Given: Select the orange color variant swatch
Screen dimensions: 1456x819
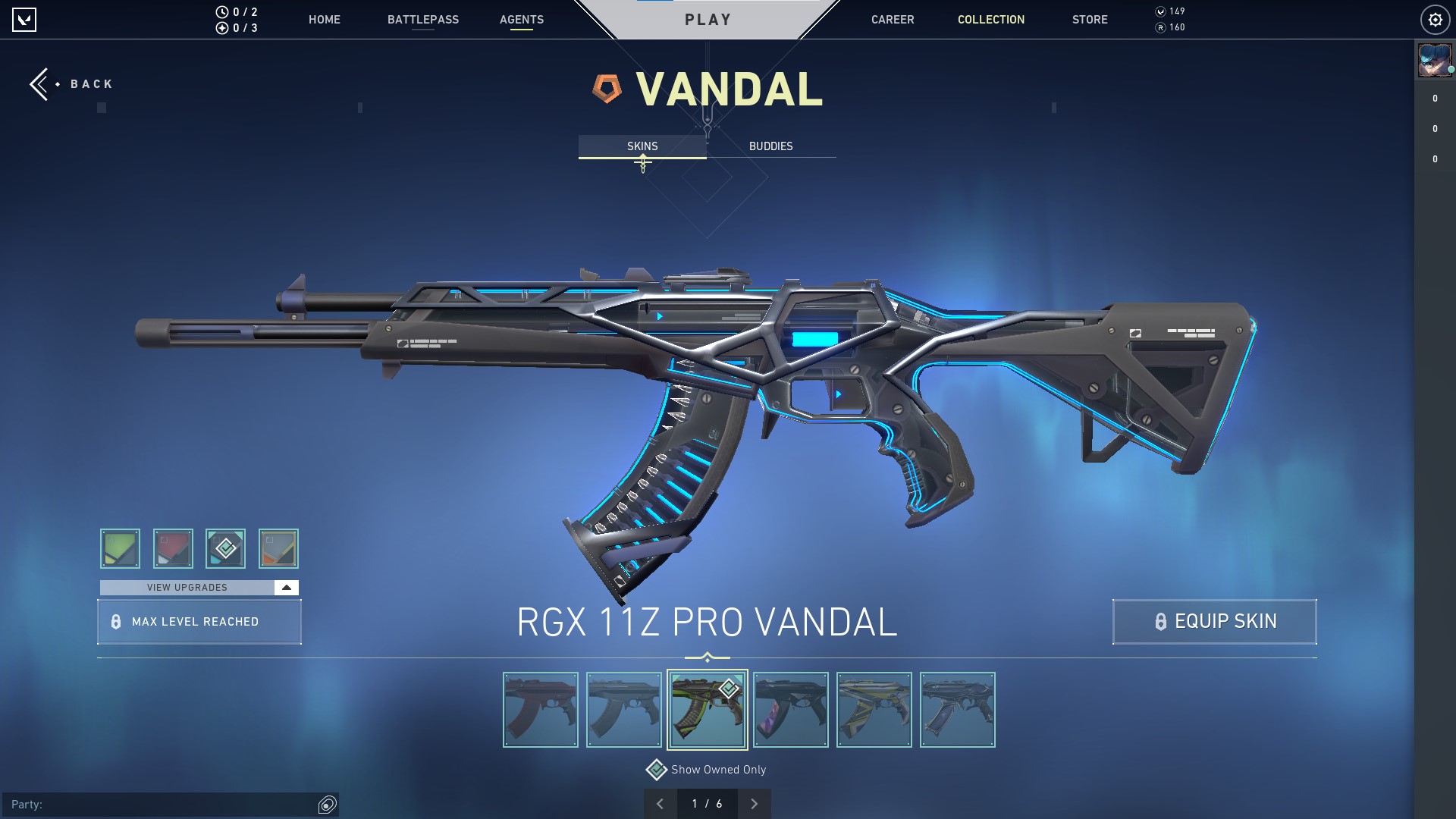Looking at the screenshot, I should 278,548.
